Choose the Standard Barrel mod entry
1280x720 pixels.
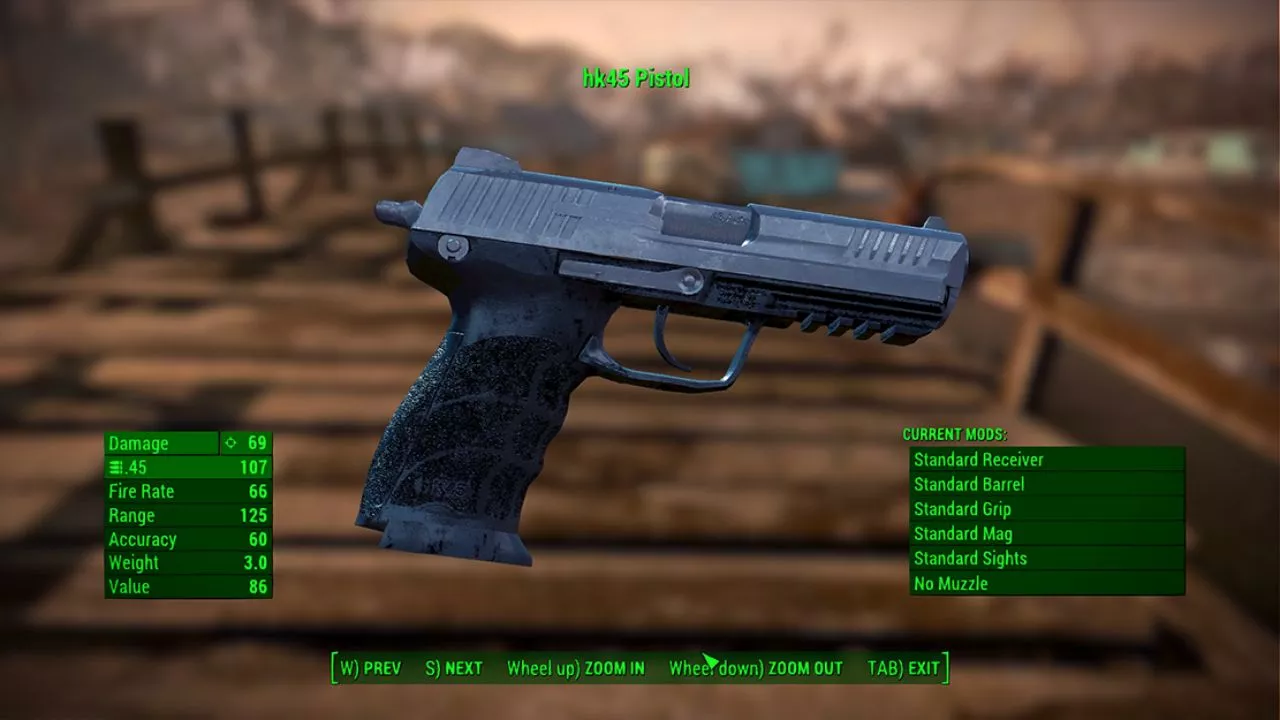1046,485
